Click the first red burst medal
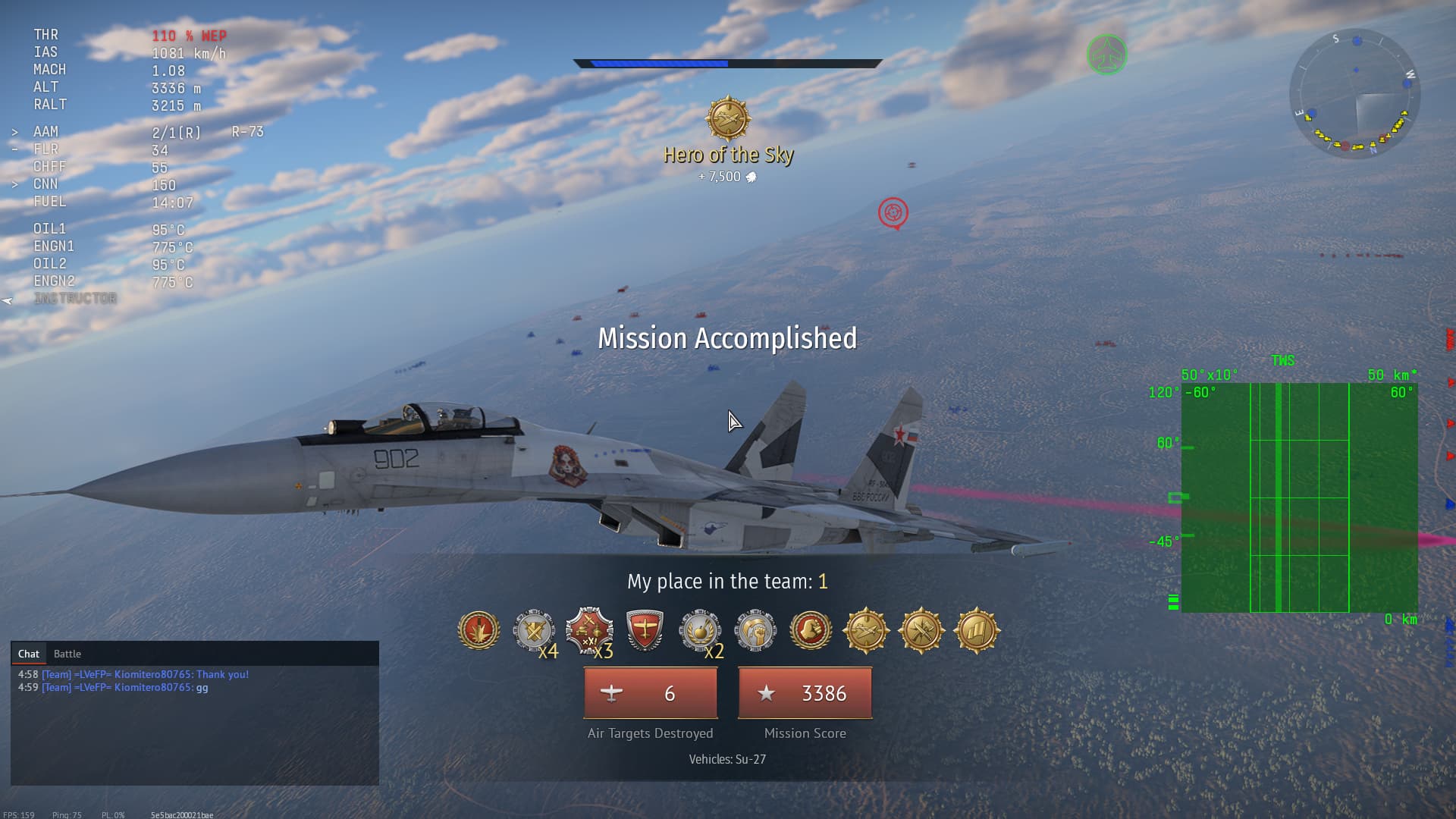This screenshot has height=819, width=1456. (479, 630)
